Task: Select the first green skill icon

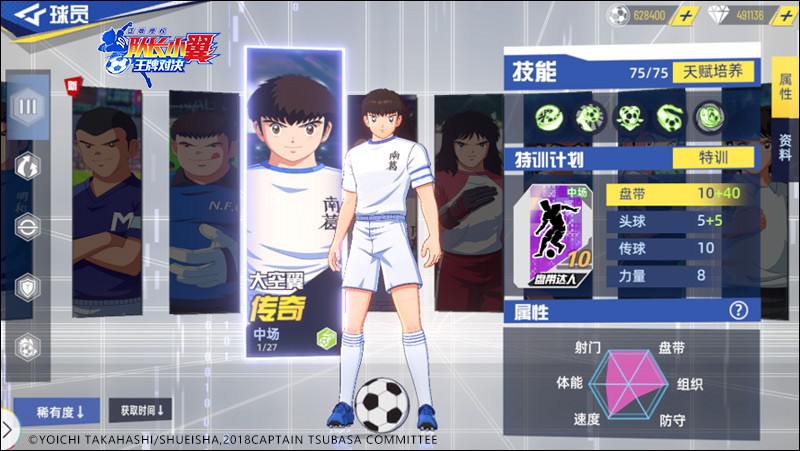Action: coord(549,116)
